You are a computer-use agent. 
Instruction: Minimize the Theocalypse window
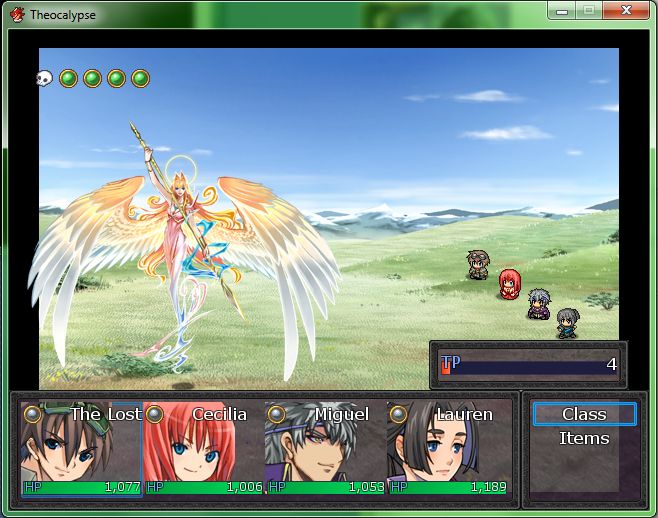(x=562, y=10)
